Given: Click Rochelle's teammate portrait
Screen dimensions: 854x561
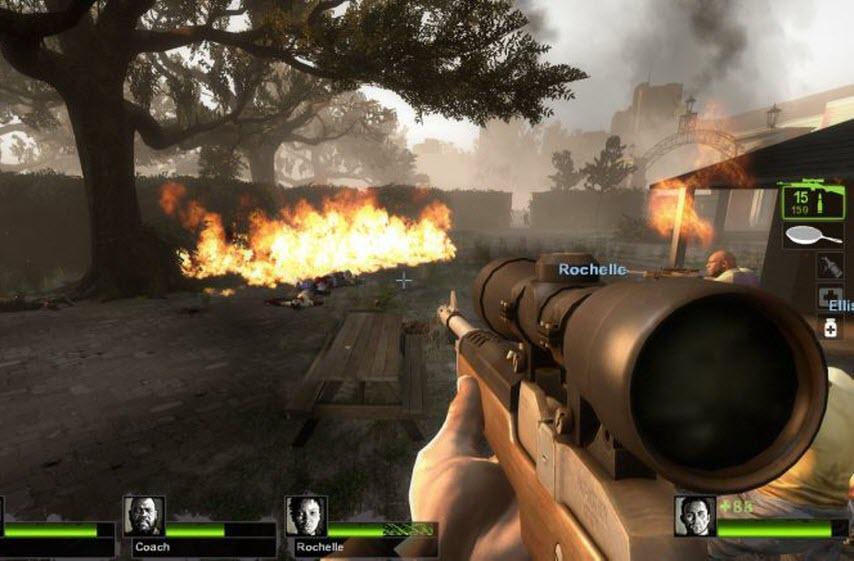Looking at the screenshot, I should point(306,516).
